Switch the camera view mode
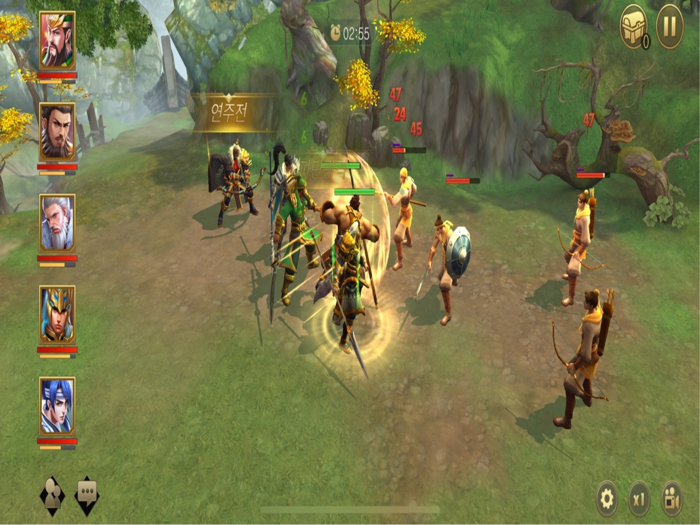 pyautogui.click(x=671, y=497)
